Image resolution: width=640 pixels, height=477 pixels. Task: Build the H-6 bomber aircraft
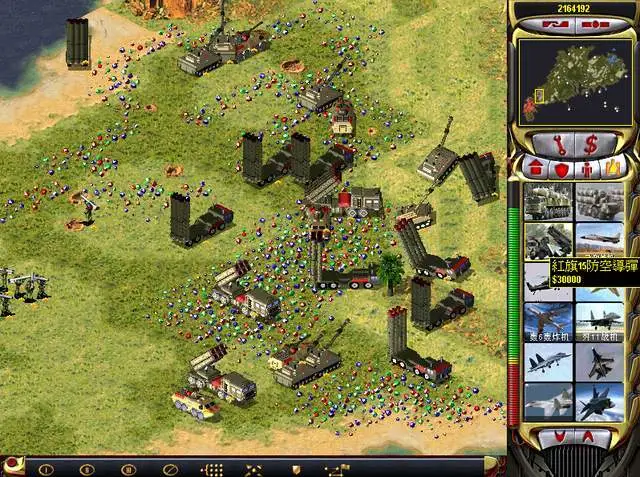click(547, 321)
